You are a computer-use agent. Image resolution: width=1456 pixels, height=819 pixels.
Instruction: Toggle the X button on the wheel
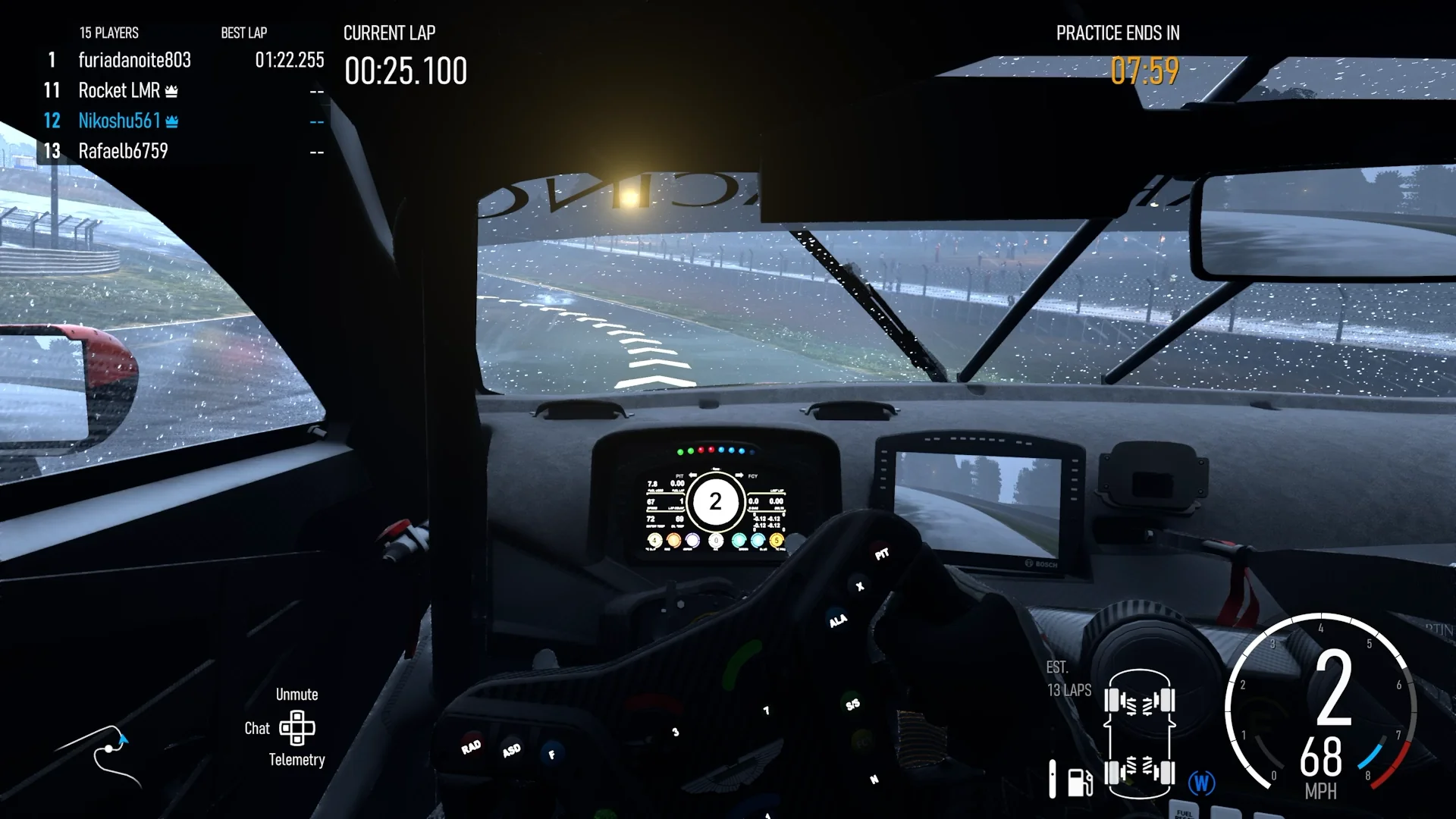pos(859,585)
